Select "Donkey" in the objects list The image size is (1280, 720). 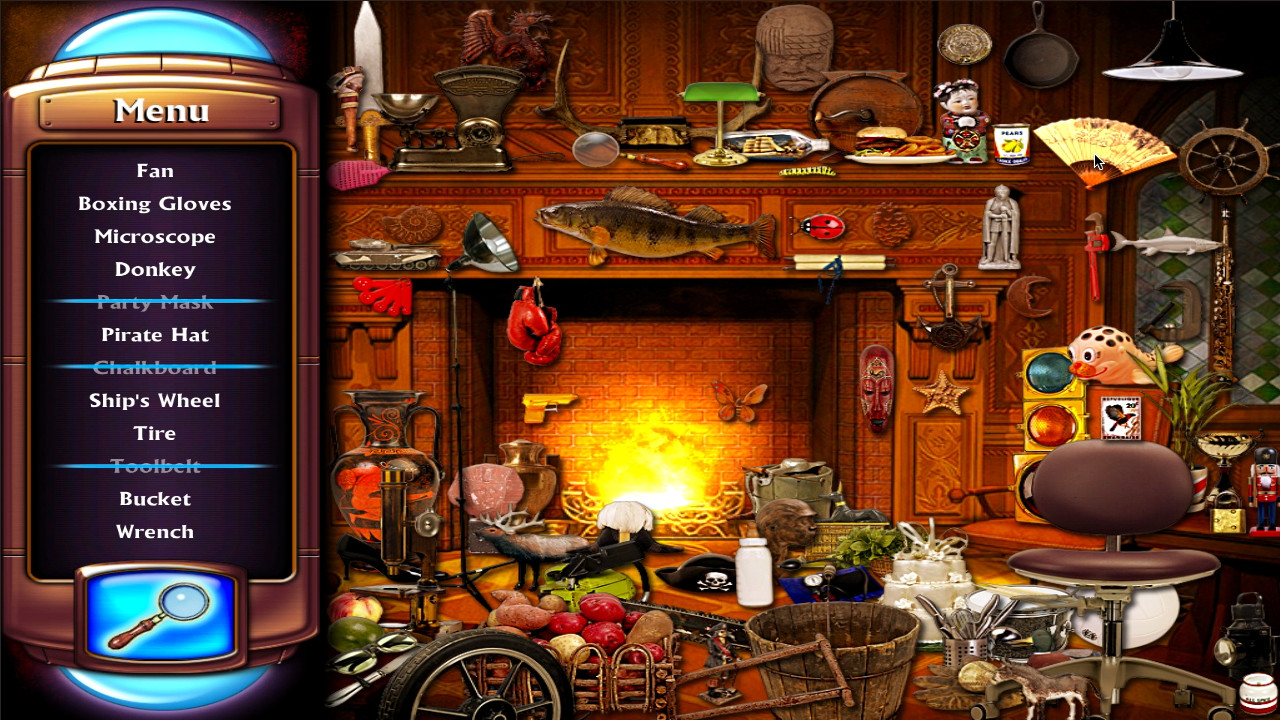pos(156,268)
